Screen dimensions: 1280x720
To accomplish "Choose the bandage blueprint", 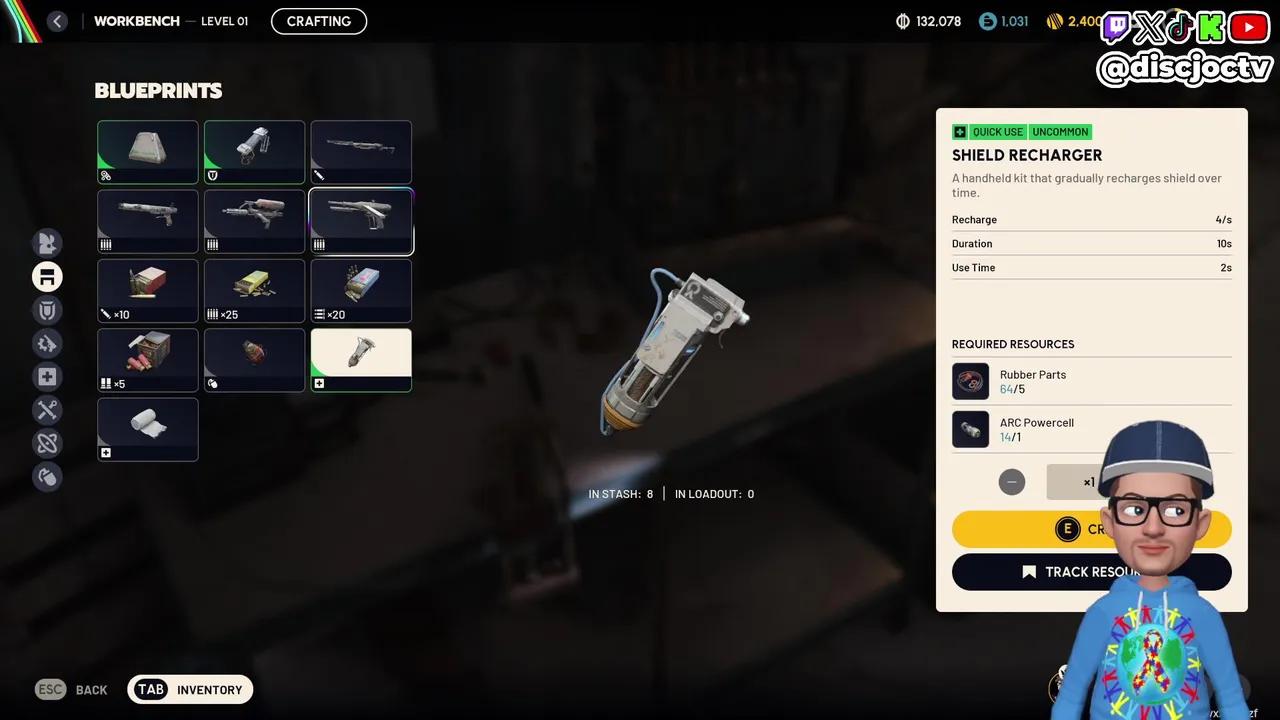I will 148,429.
